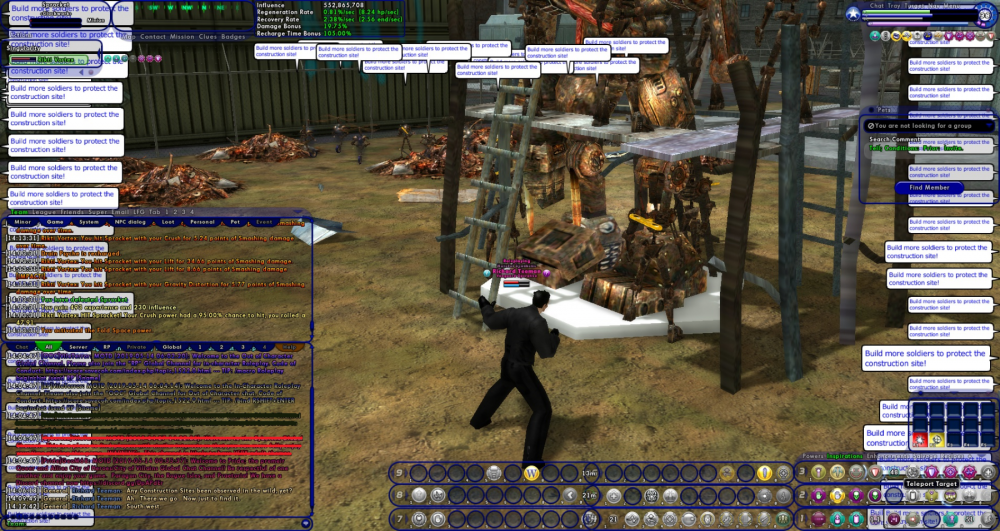Open the NPC dialog chat tab

pos(129,222)
